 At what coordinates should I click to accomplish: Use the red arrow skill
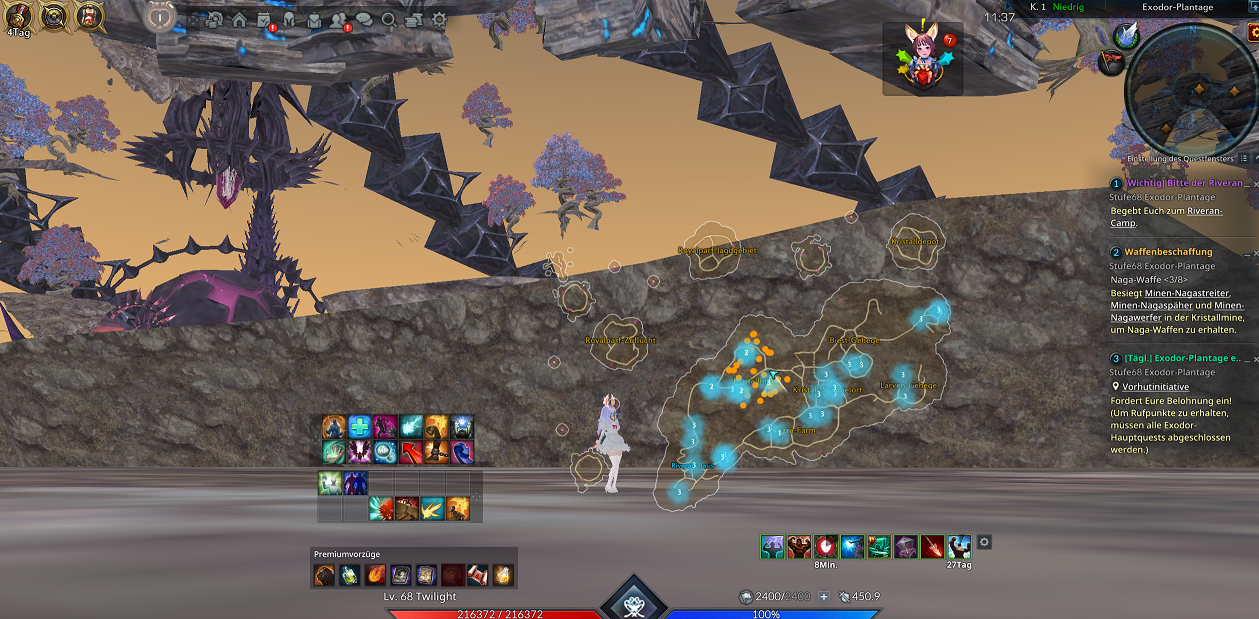pyautogui.click(x=411, y=452)
